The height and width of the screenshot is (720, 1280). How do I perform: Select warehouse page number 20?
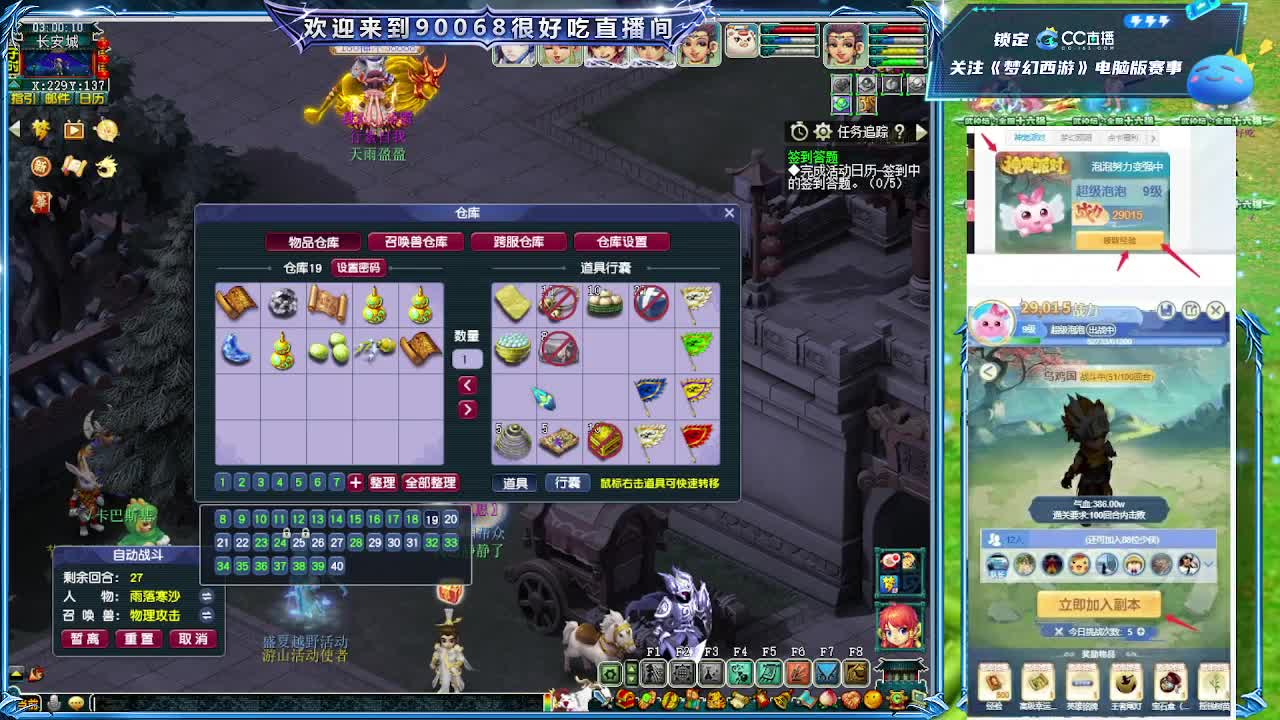click(x=450, y=520)
